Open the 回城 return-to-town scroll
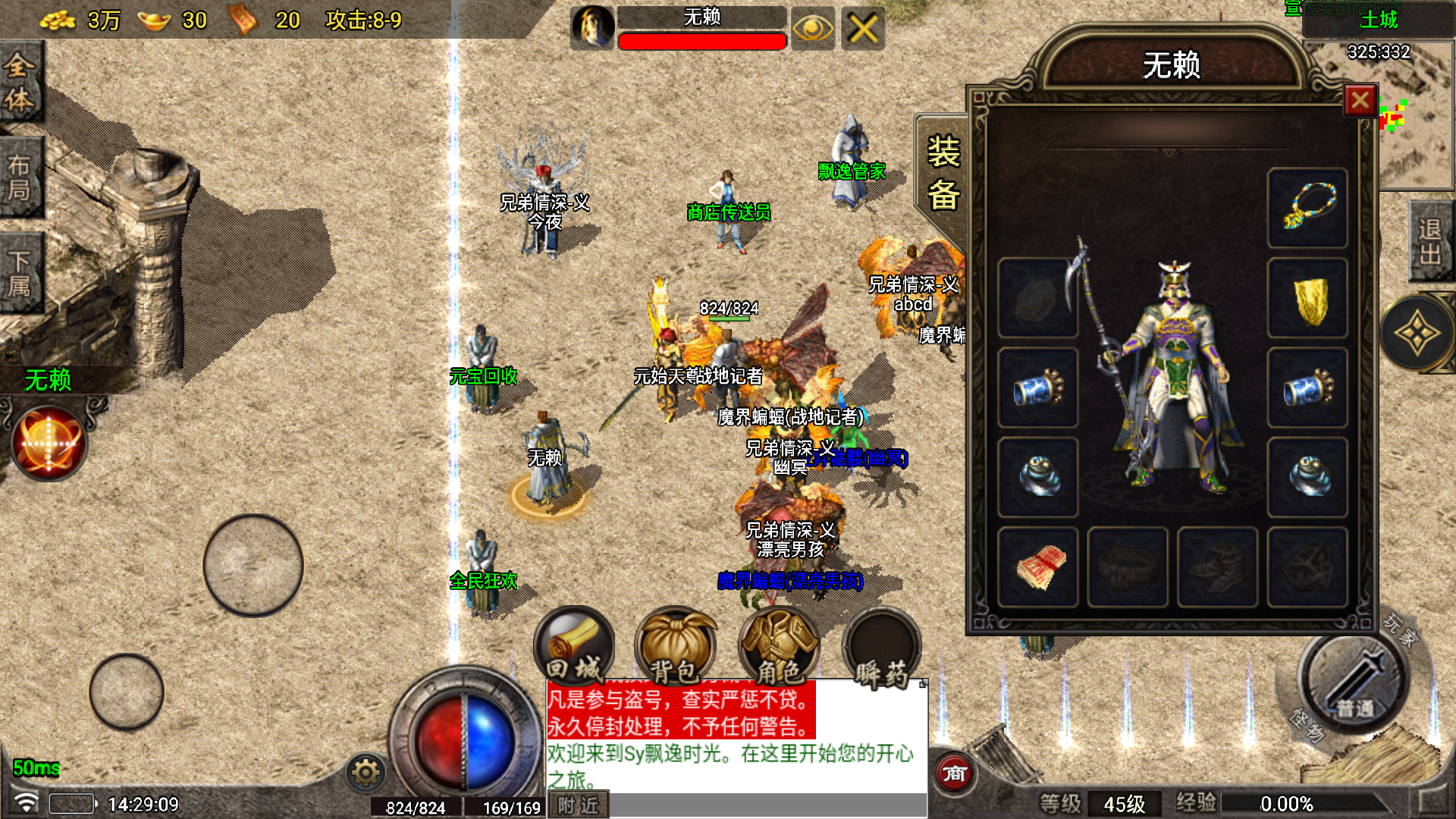 (574, 646)
